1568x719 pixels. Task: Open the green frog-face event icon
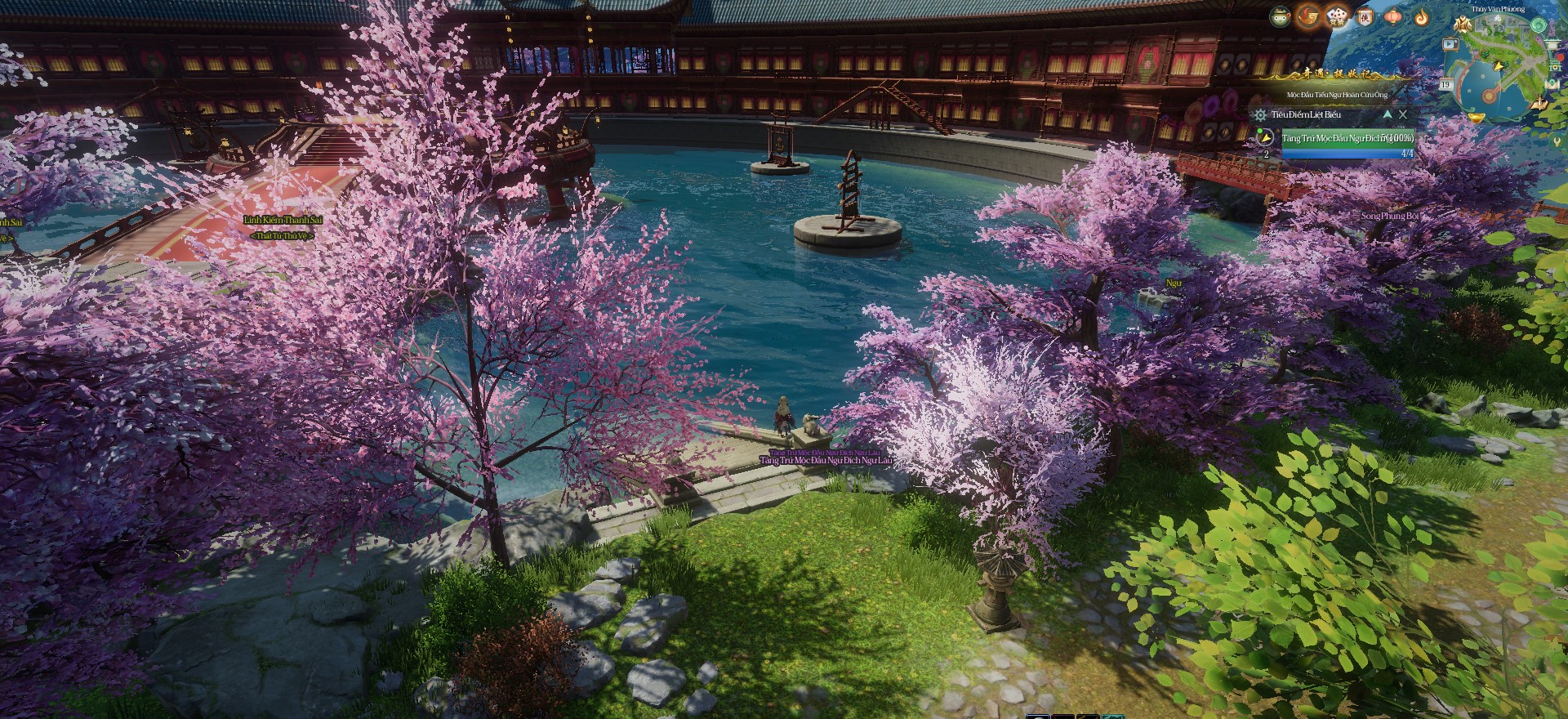tap(1280, 17)
